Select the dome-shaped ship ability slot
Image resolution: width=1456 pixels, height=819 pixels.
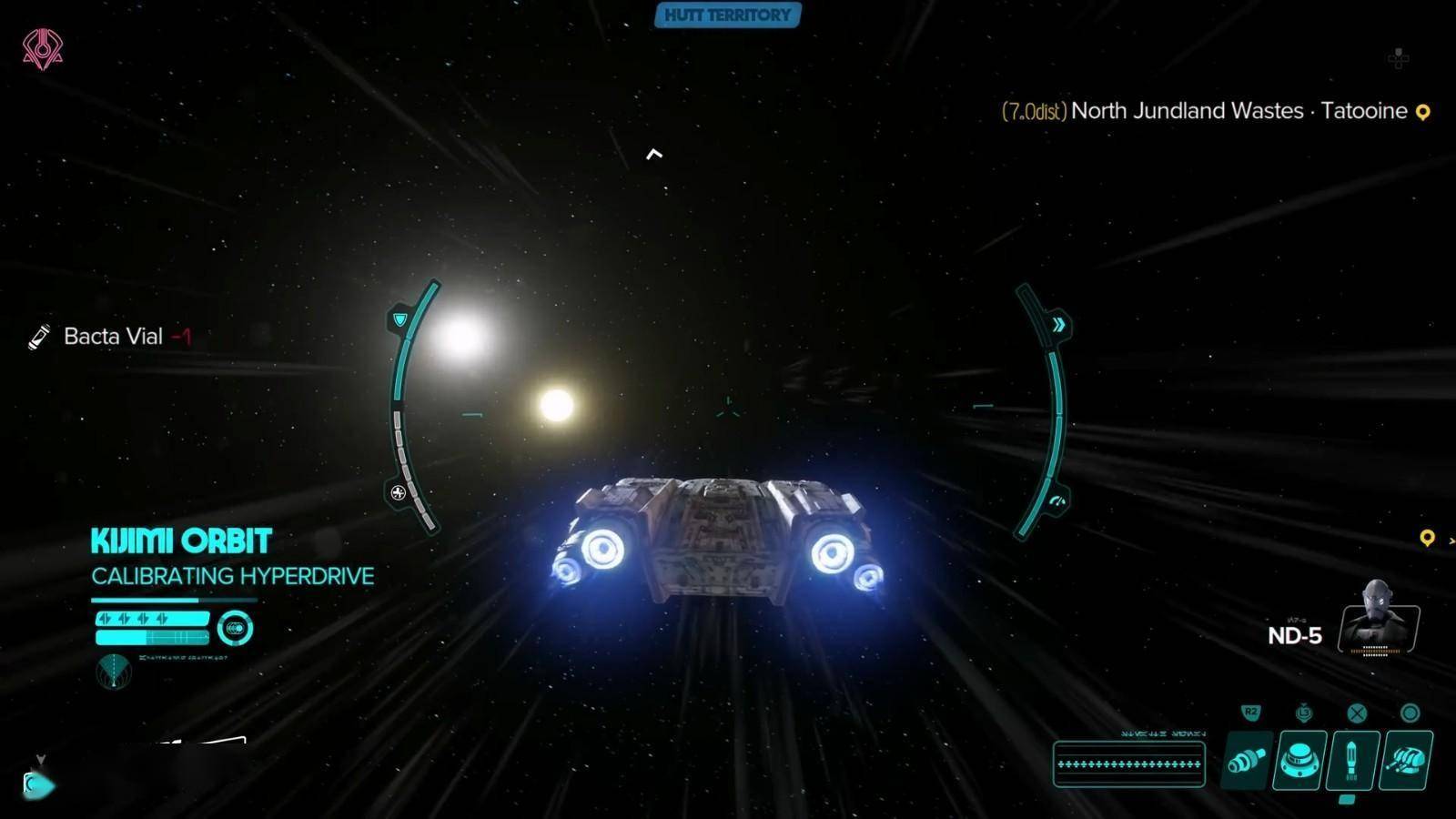click(1299, 760)
